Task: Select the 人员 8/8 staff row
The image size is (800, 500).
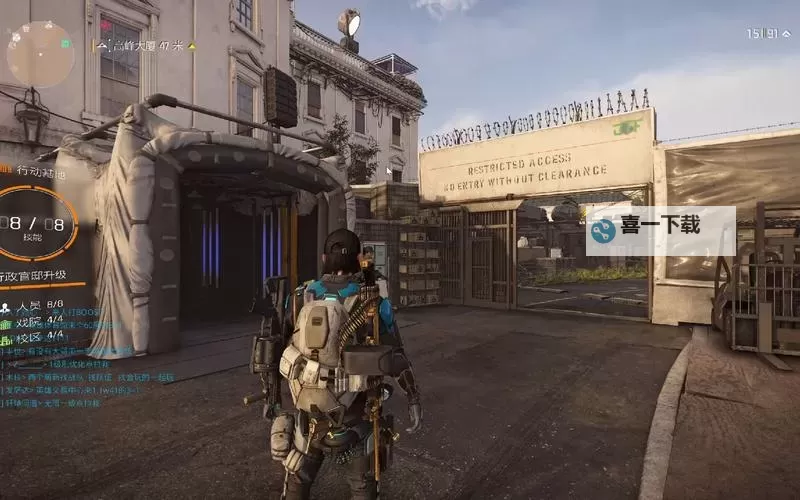Action: [x=33, y=304]
